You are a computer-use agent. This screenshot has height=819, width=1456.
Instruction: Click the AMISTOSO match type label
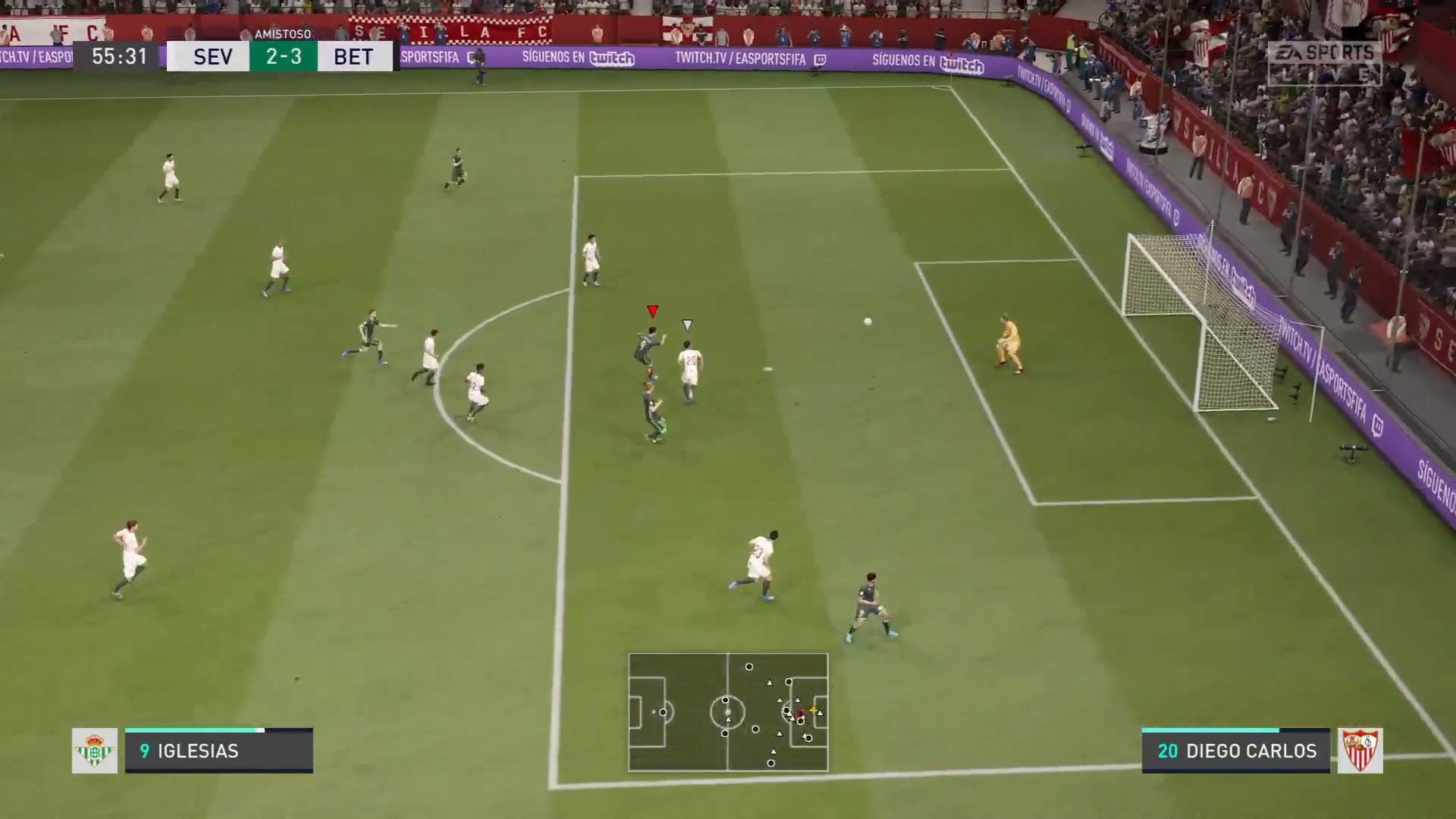click(x=283, y=33)
